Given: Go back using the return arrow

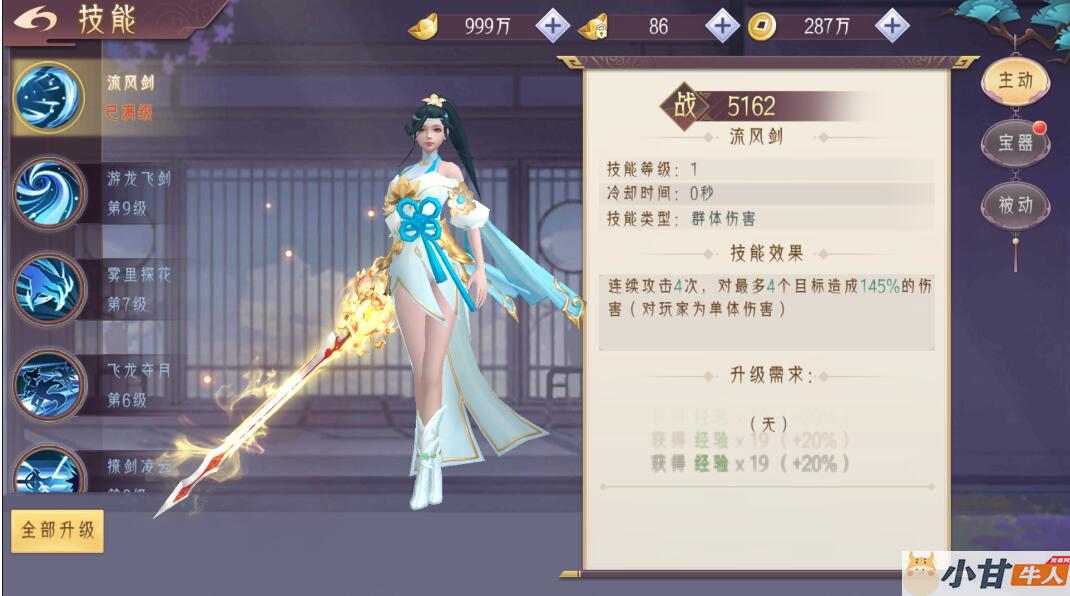Looking at the screenshot, I should click(x=33, y=22).
